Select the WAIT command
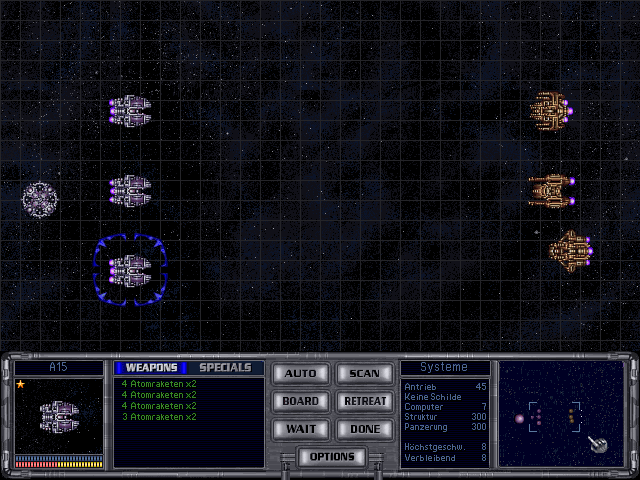Image resolution: width=640 pixels, height=480 pixels. [300, 429]
